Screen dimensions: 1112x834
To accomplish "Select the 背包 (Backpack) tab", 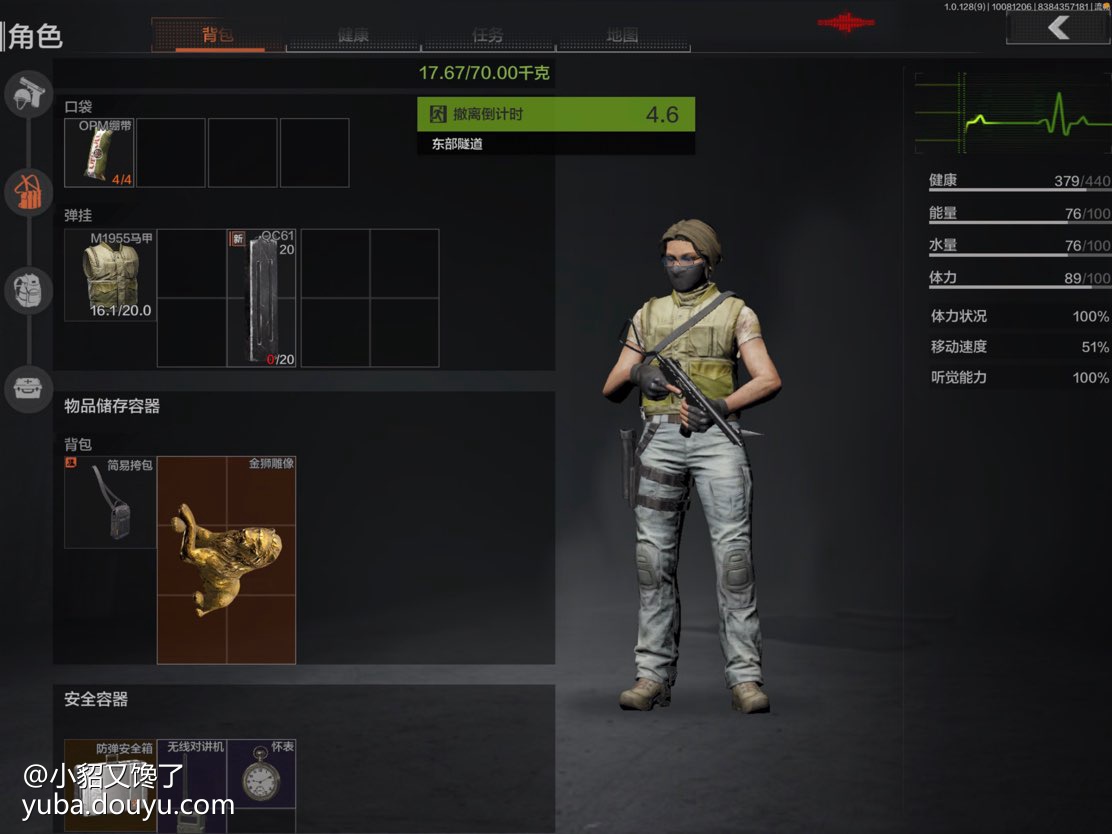I will (x=219, y=35).
